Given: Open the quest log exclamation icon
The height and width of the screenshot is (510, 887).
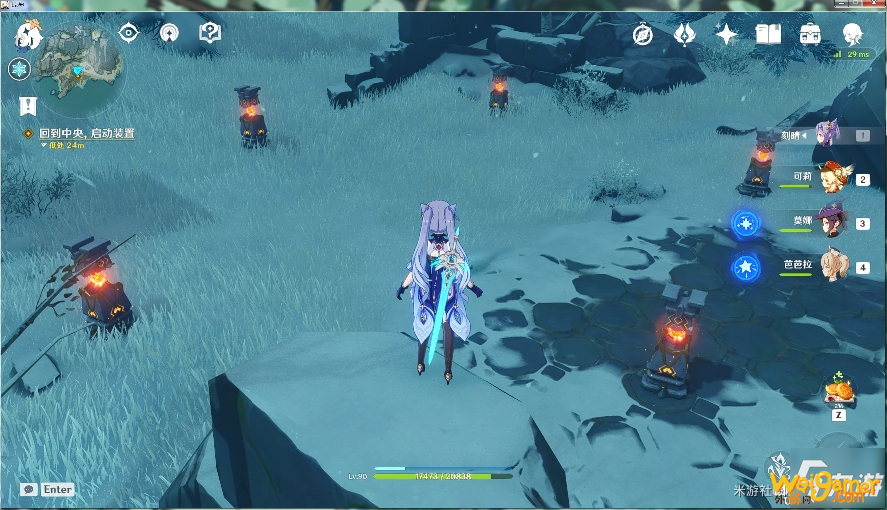Looking at the screenshot, I should click(27, 105).
